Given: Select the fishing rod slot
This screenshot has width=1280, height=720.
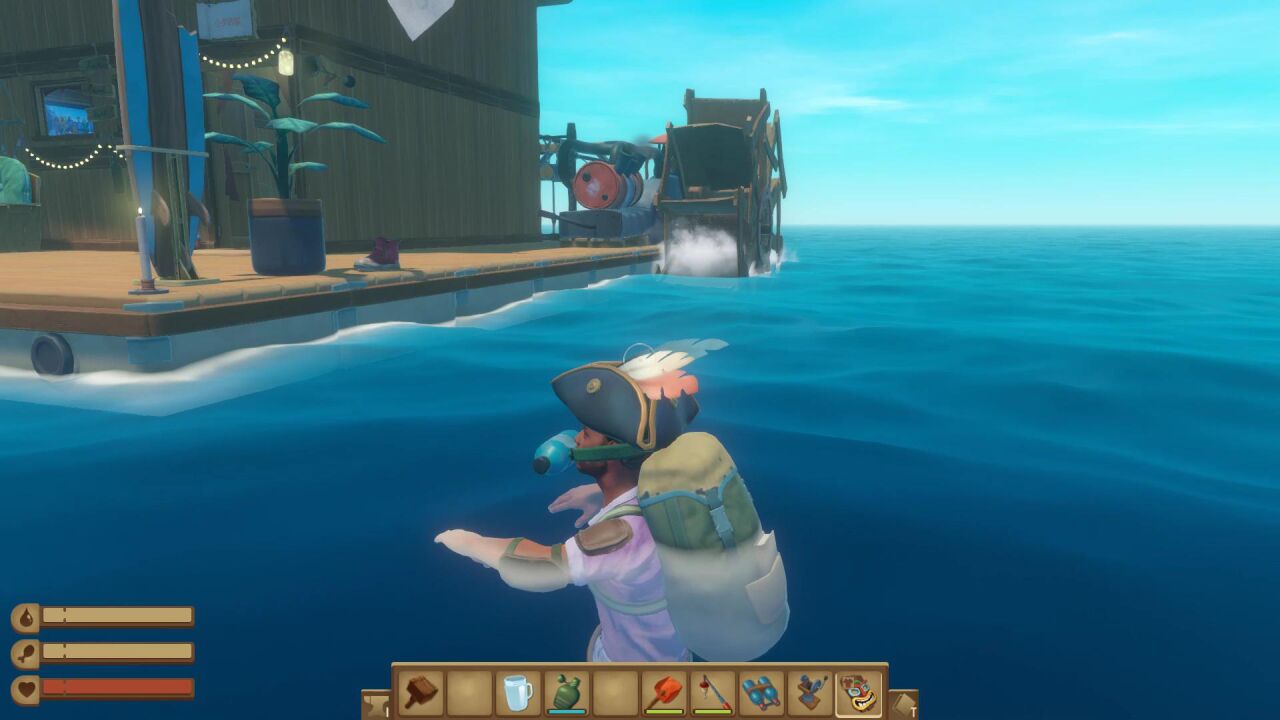Looking at the screenshot, I should (712, 692).
